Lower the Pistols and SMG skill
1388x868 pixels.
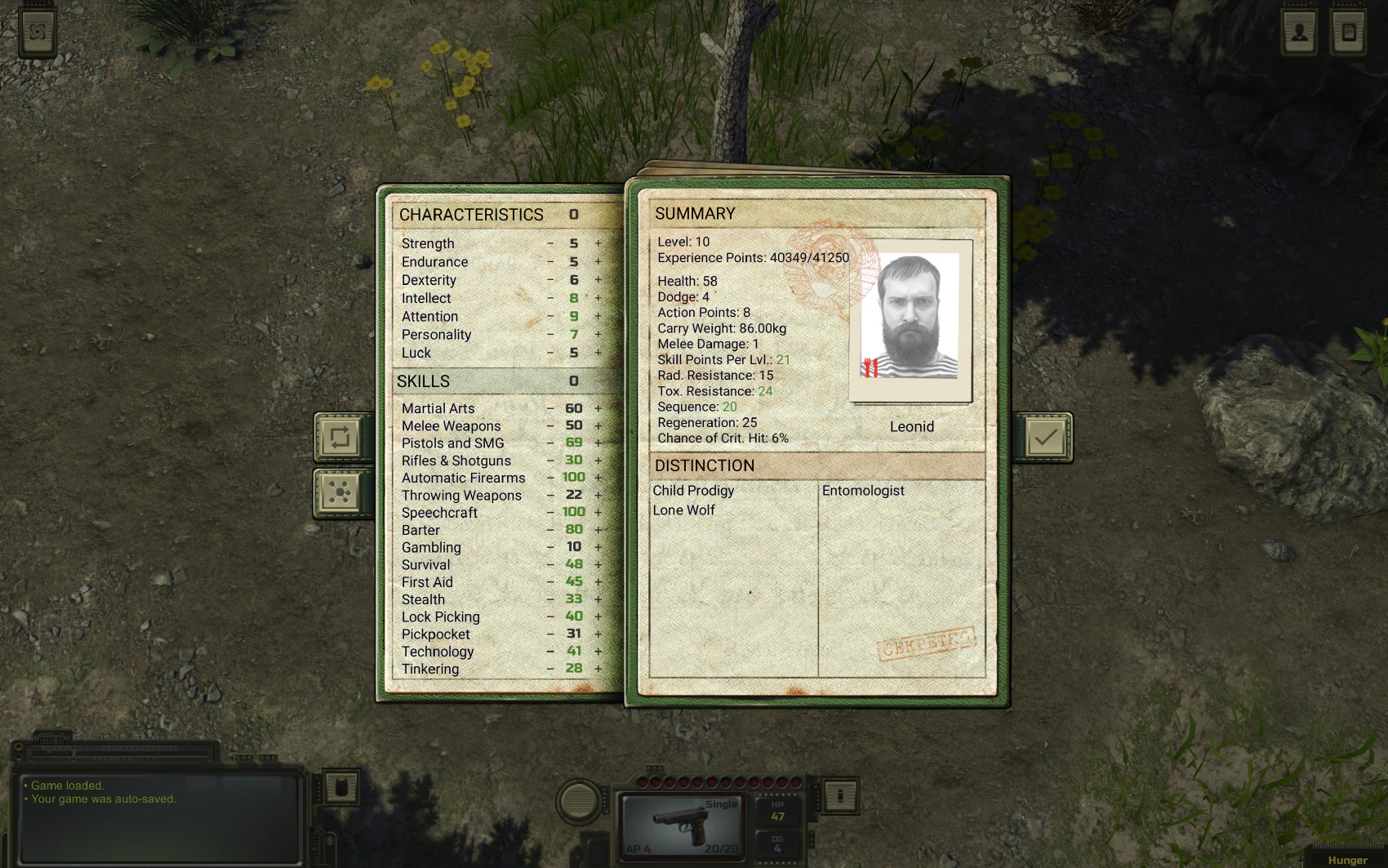coord(550,443)
